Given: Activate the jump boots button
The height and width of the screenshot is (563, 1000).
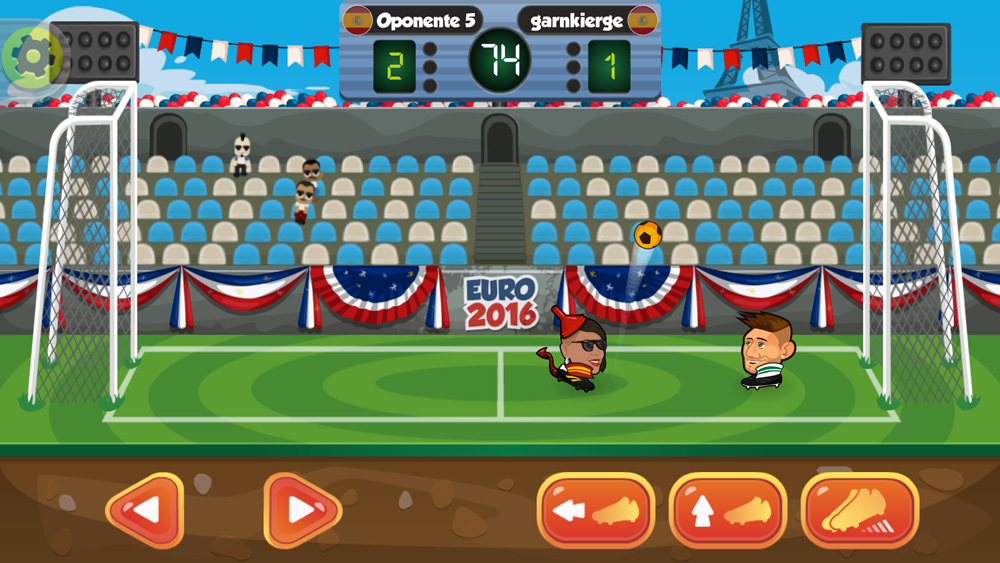Looking at the screenshot, I should [x=860, y=510].
